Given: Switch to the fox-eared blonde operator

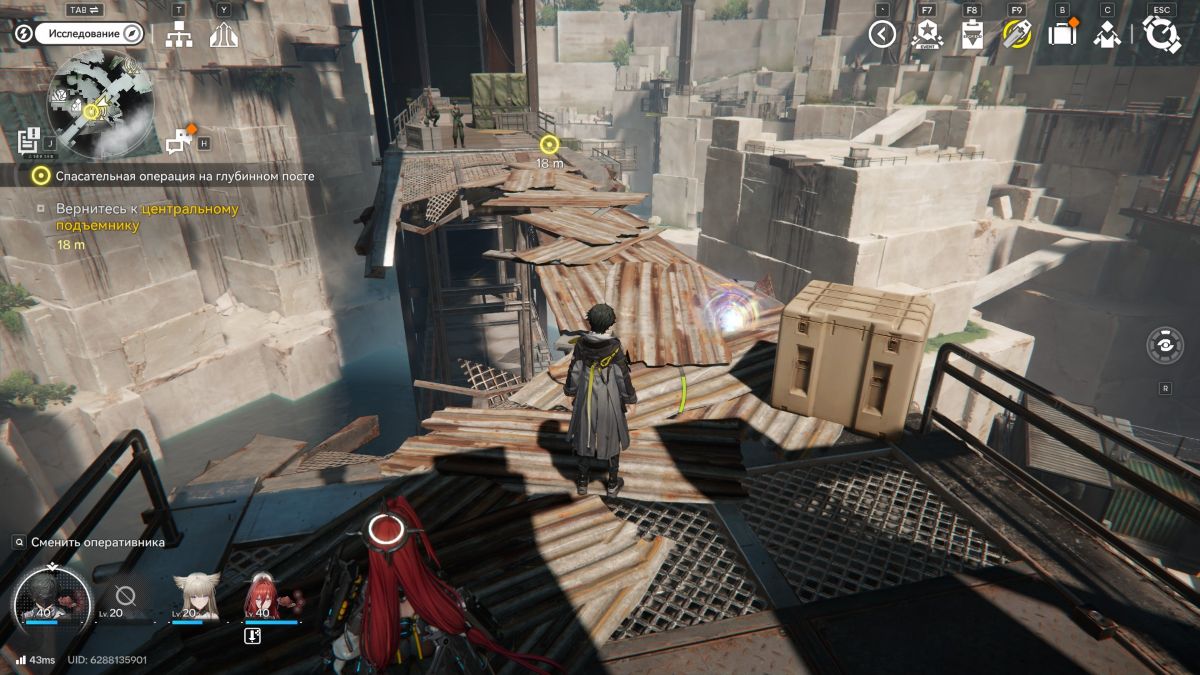Looking at the screenshot, I should (x=194, y=596).
